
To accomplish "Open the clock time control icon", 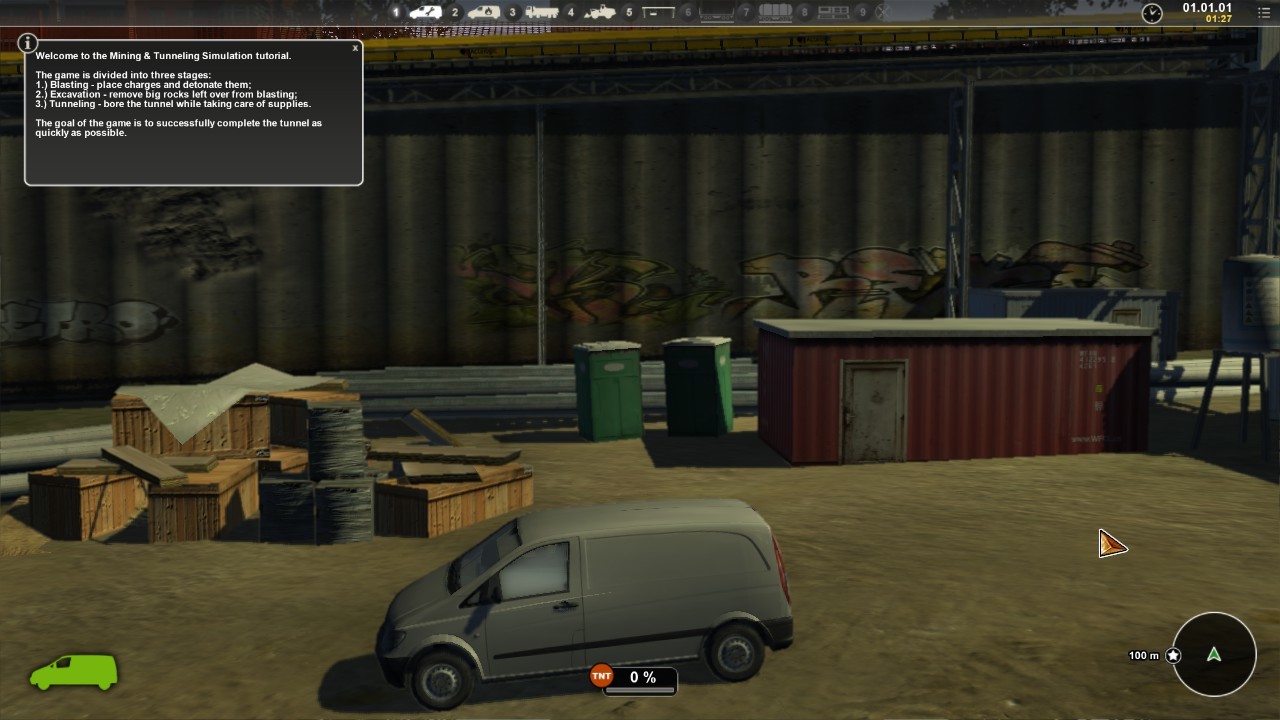I will [1152, 13].
